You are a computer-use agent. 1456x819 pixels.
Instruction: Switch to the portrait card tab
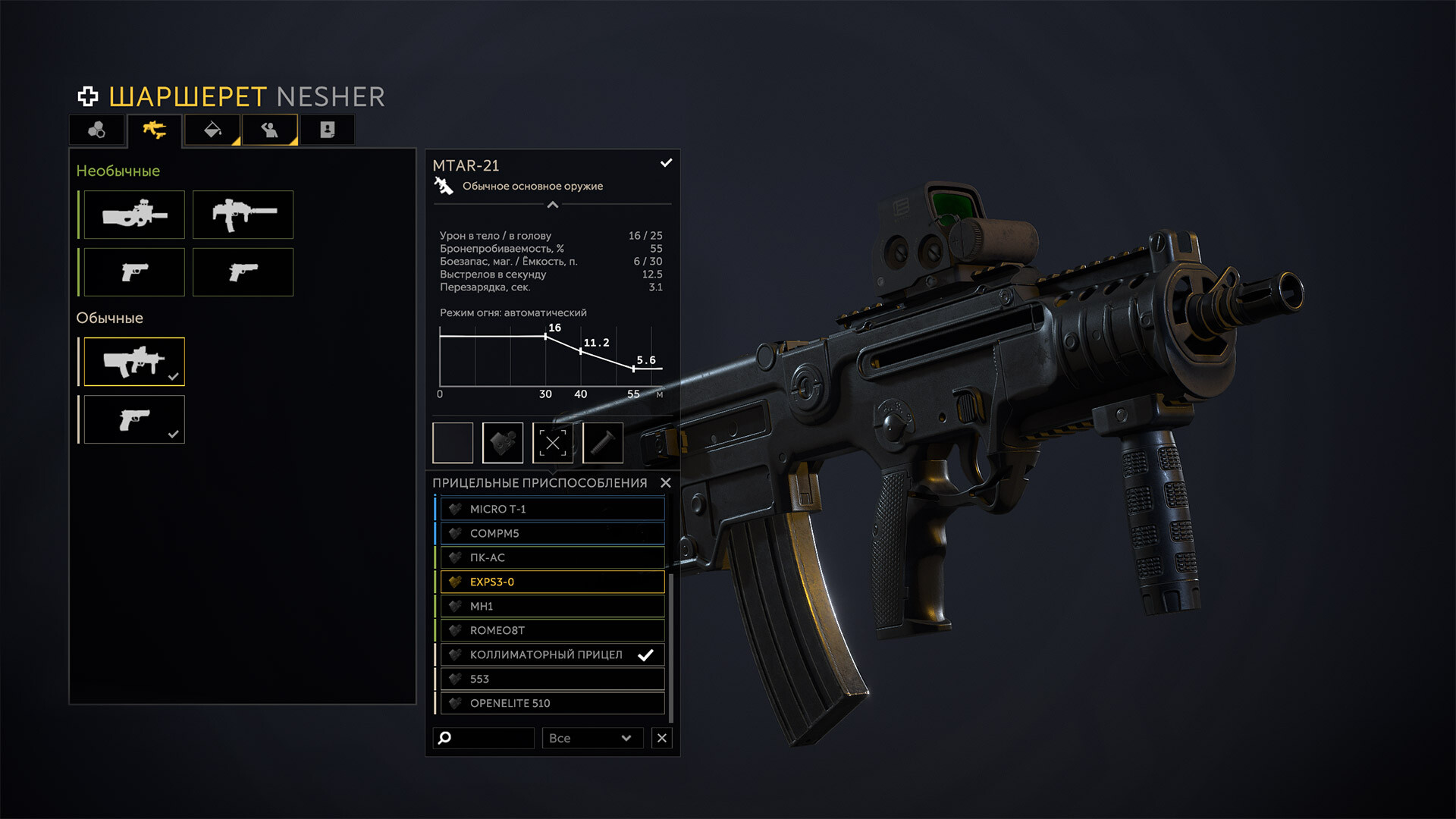pyautogui.click(x=328, y=130)
